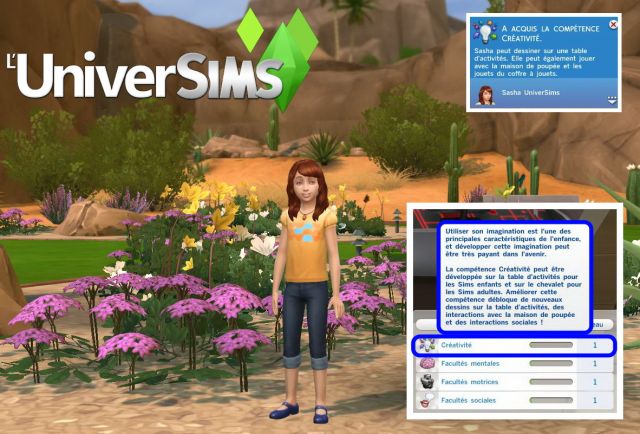Expand the notification with the down arrow
The image size is (640, 434).
pos(611,98)
